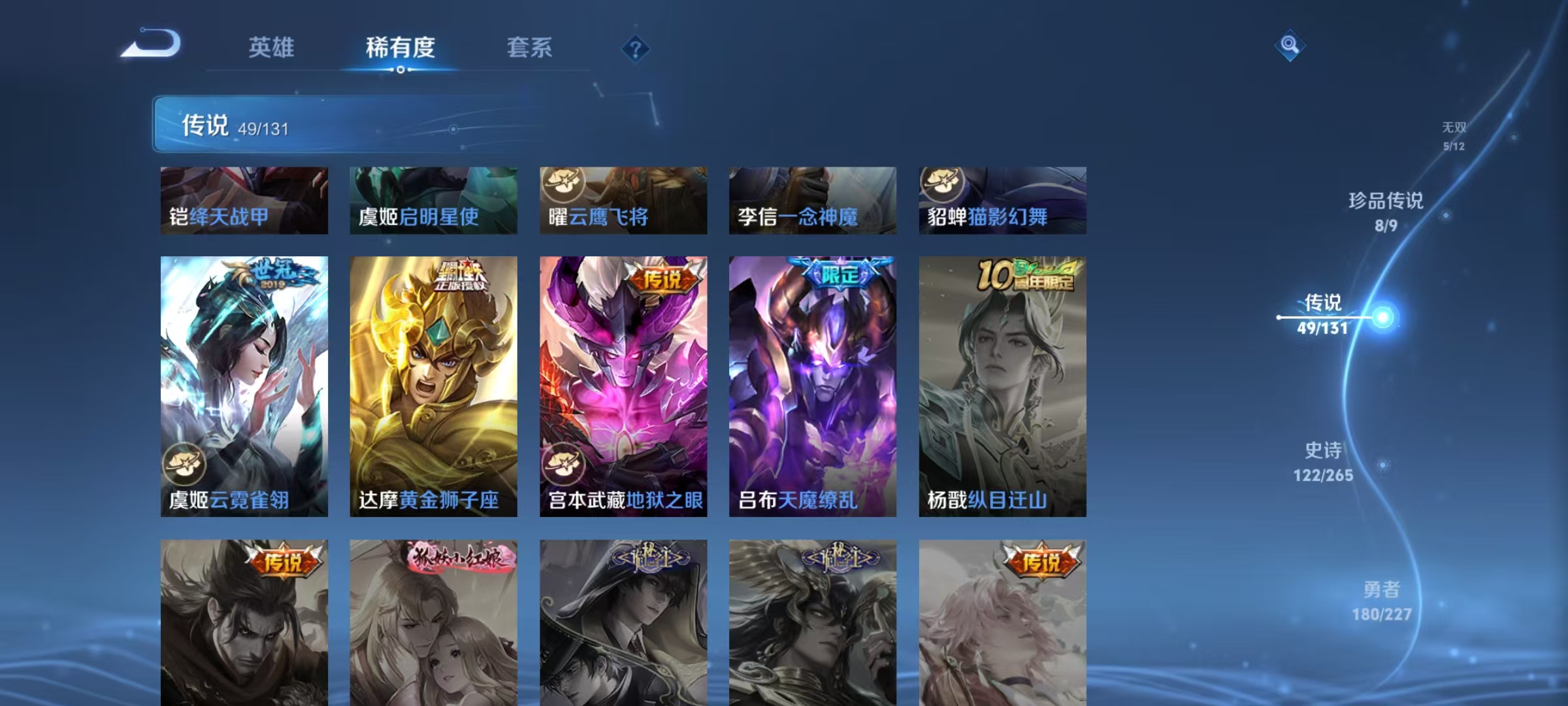Open the 杨戬纵目迁山 skin thumbnail
Image resolution: width=1568 pixels, height=706 pixels.
point(1002,386)
